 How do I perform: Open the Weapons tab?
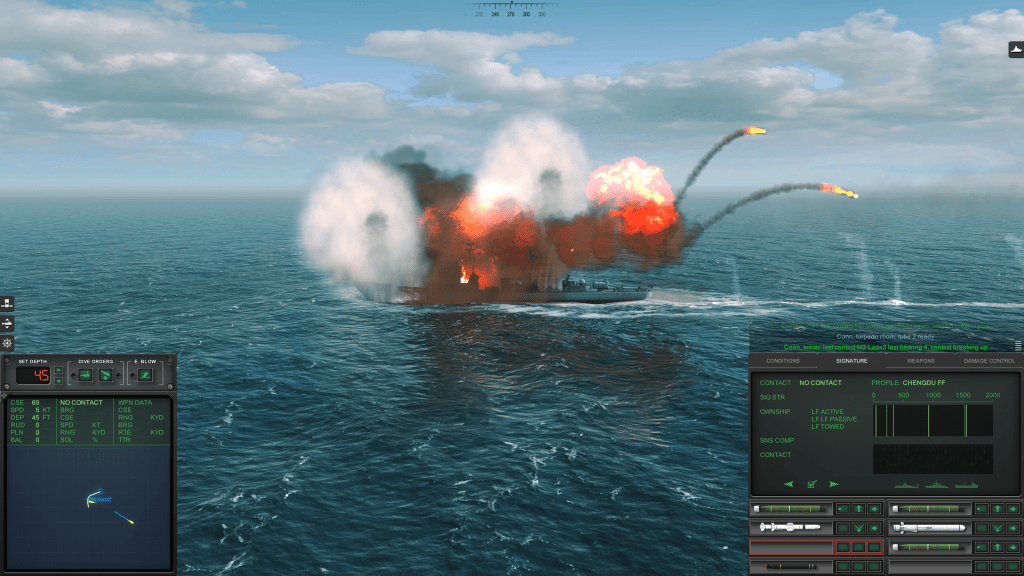920,360
